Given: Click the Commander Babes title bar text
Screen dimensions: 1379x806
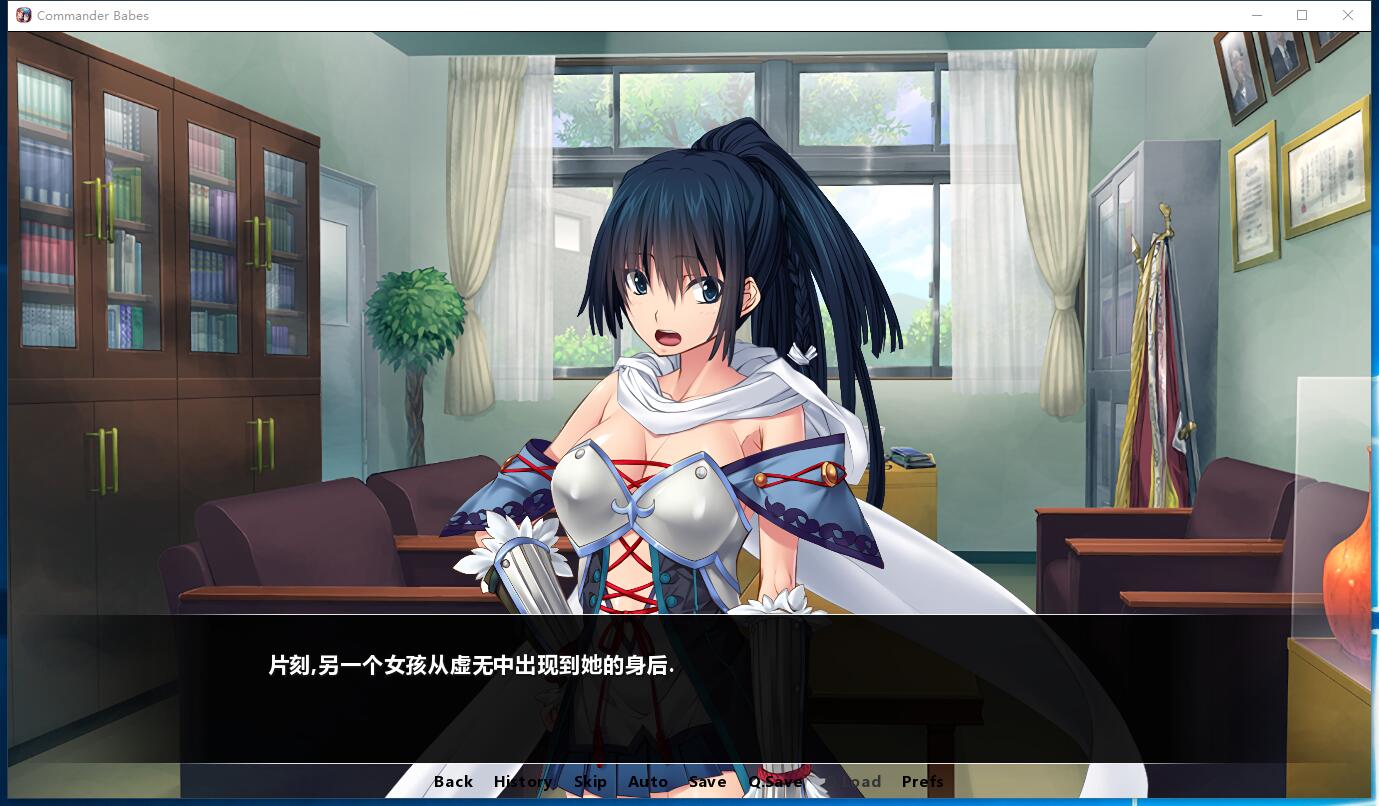Looking at the screenshot, I should (93, 15).
